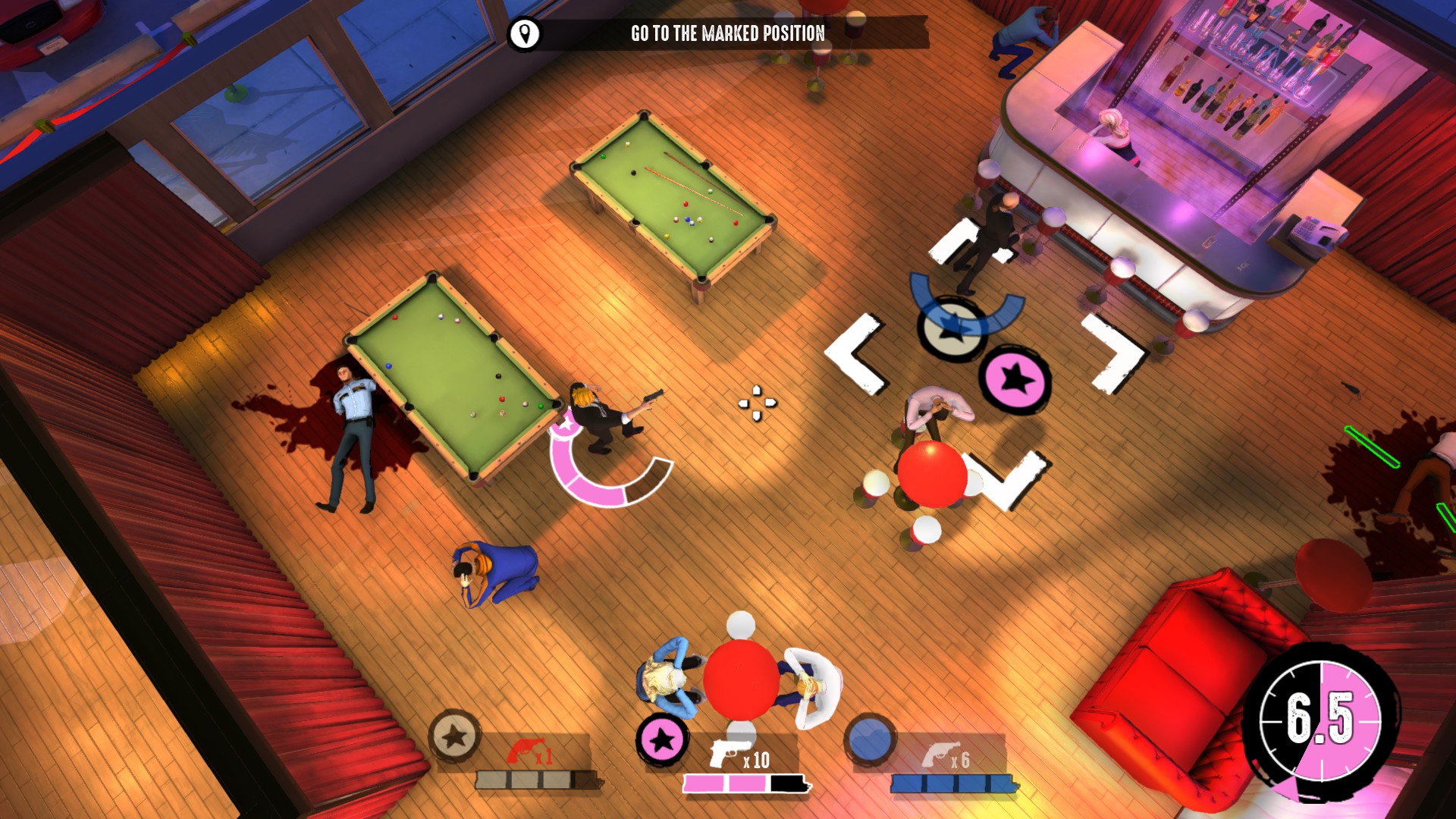Click the pink star waypoint marker on the floor
Image resolution: width=1456 pixels, height=819 pixels.
pyautogui.click(x=1015, y=379)
